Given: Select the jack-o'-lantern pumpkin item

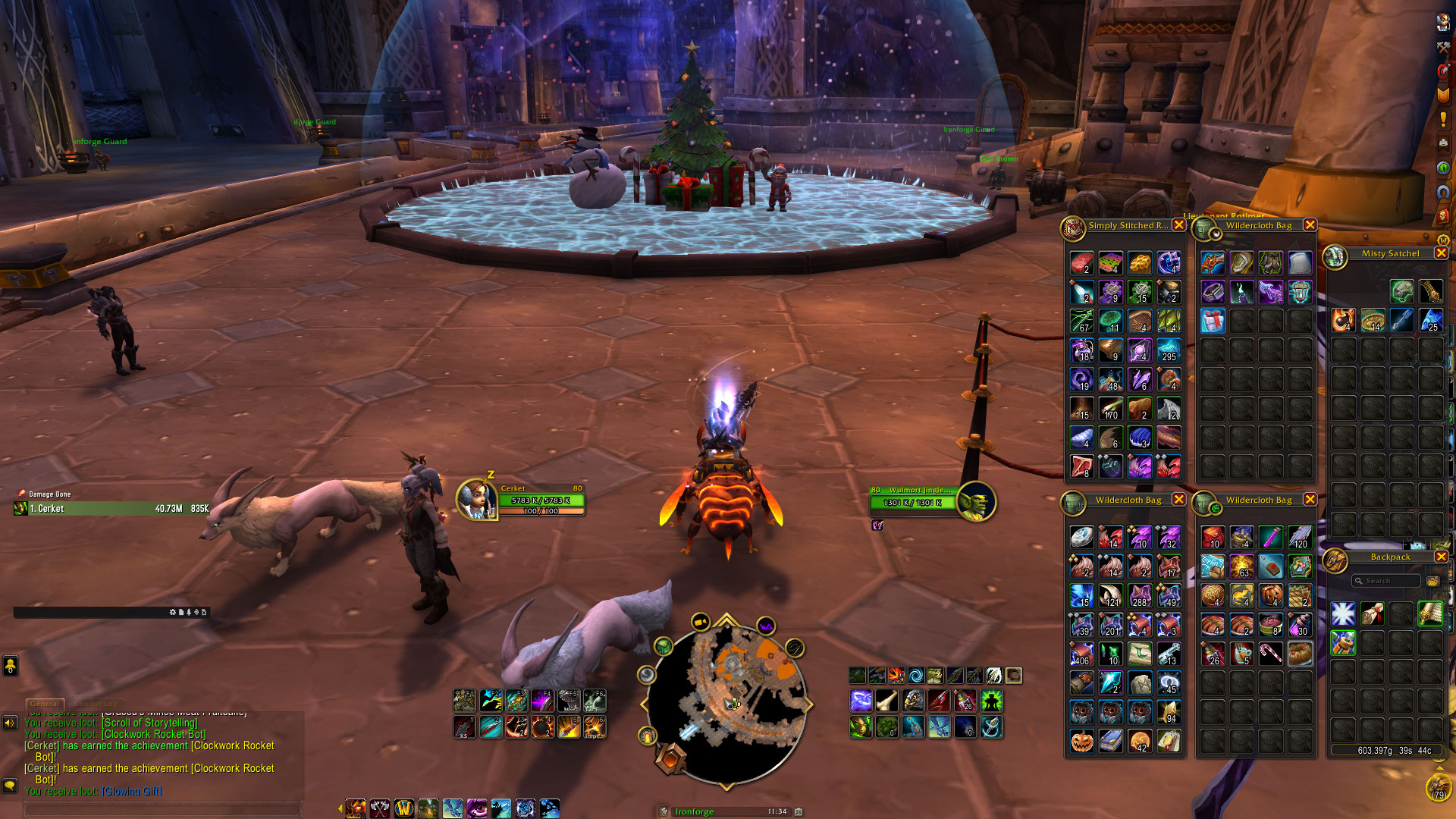Looking at the screenshot, I should click(x=1081, y=741).
